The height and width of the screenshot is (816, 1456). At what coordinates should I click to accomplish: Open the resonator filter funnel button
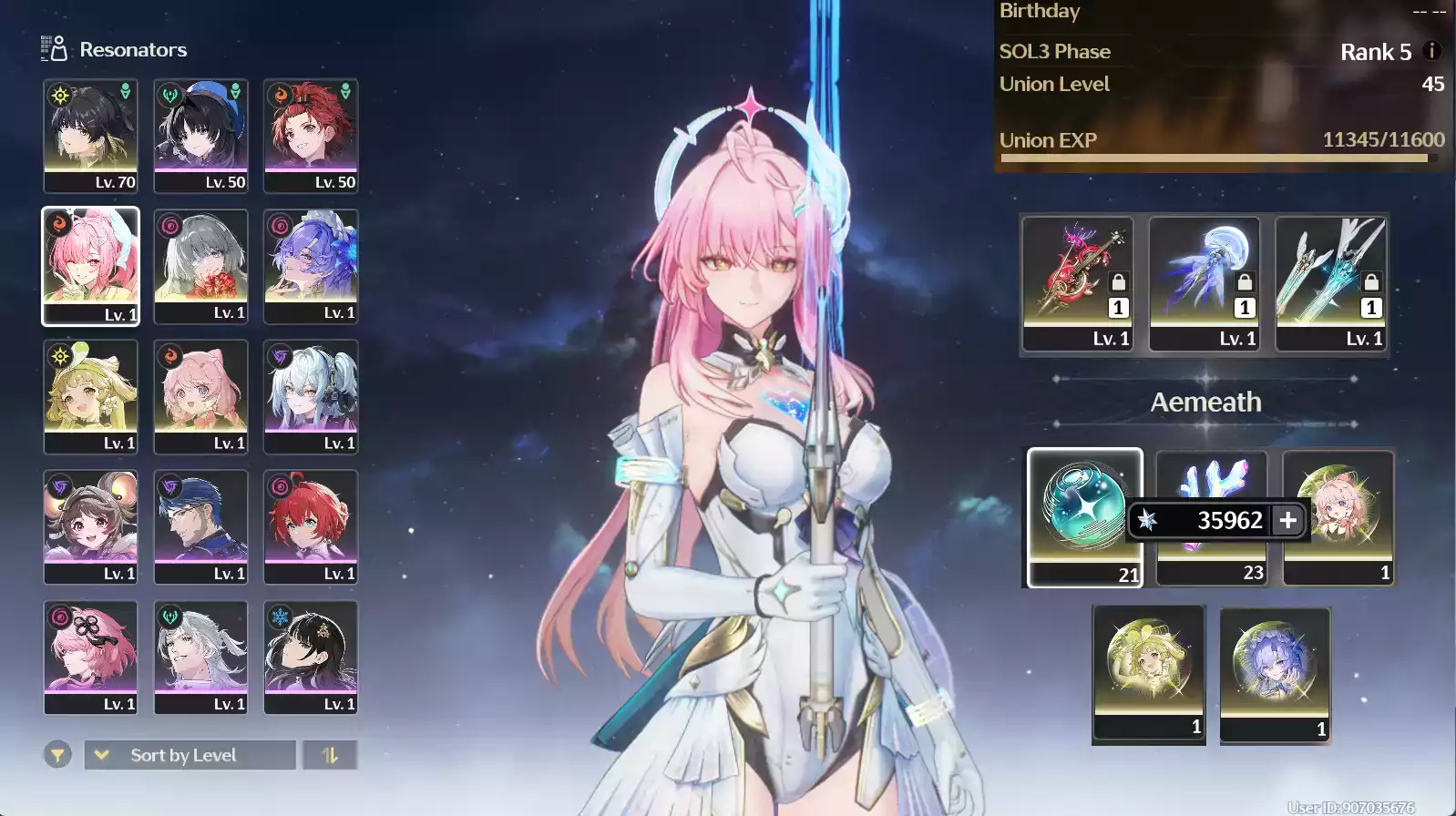[x=57, y=755]
